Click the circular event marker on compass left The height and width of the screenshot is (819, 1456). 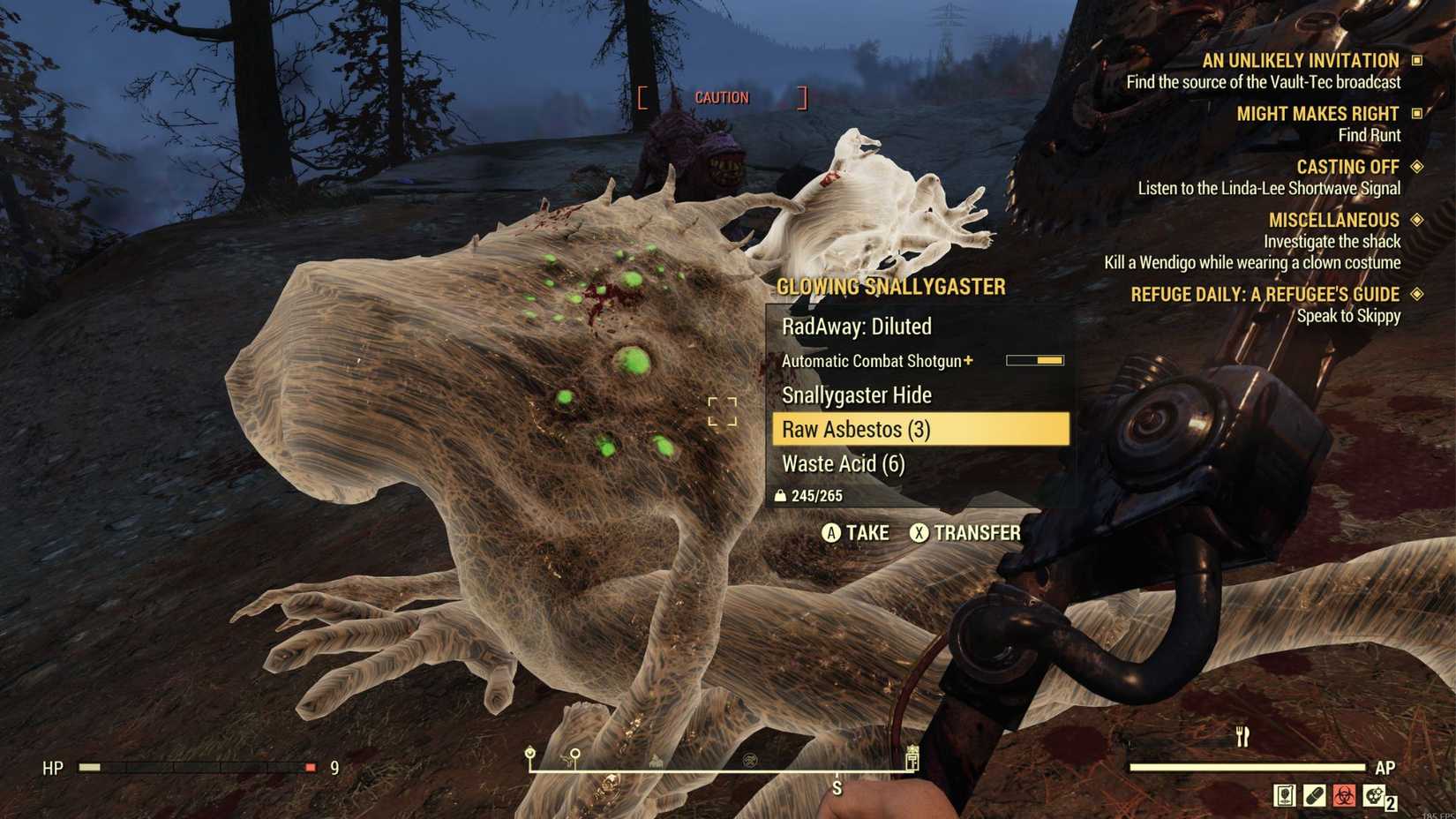529,754
